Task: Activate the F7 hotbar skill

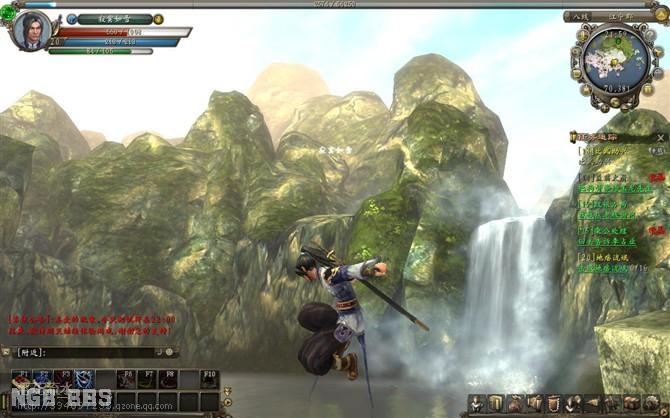Action: click(x=148, y=381)
